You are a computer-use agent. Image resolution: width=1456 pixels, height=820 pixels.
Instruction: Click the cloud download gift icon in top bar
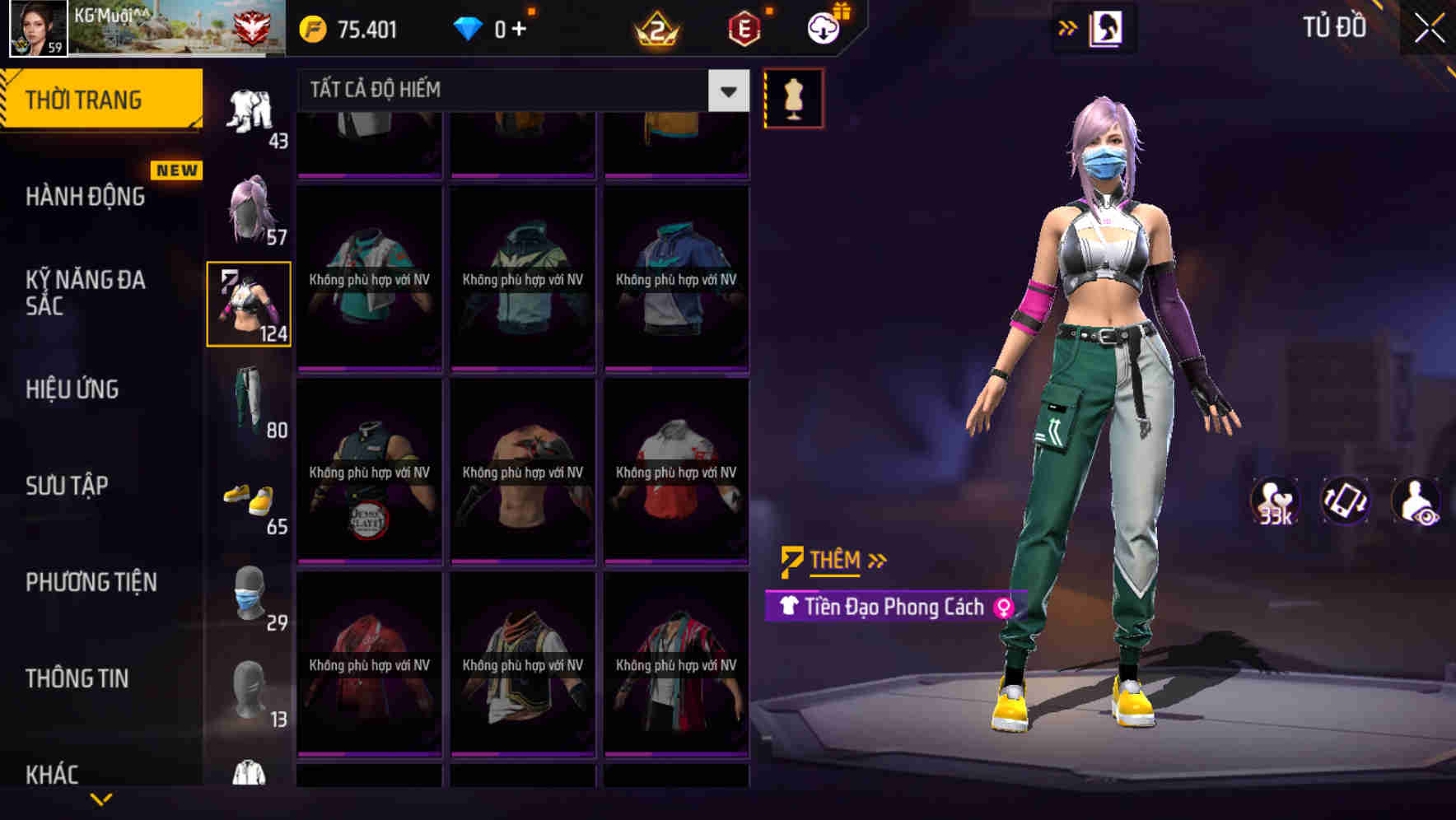tap(821, 27)
